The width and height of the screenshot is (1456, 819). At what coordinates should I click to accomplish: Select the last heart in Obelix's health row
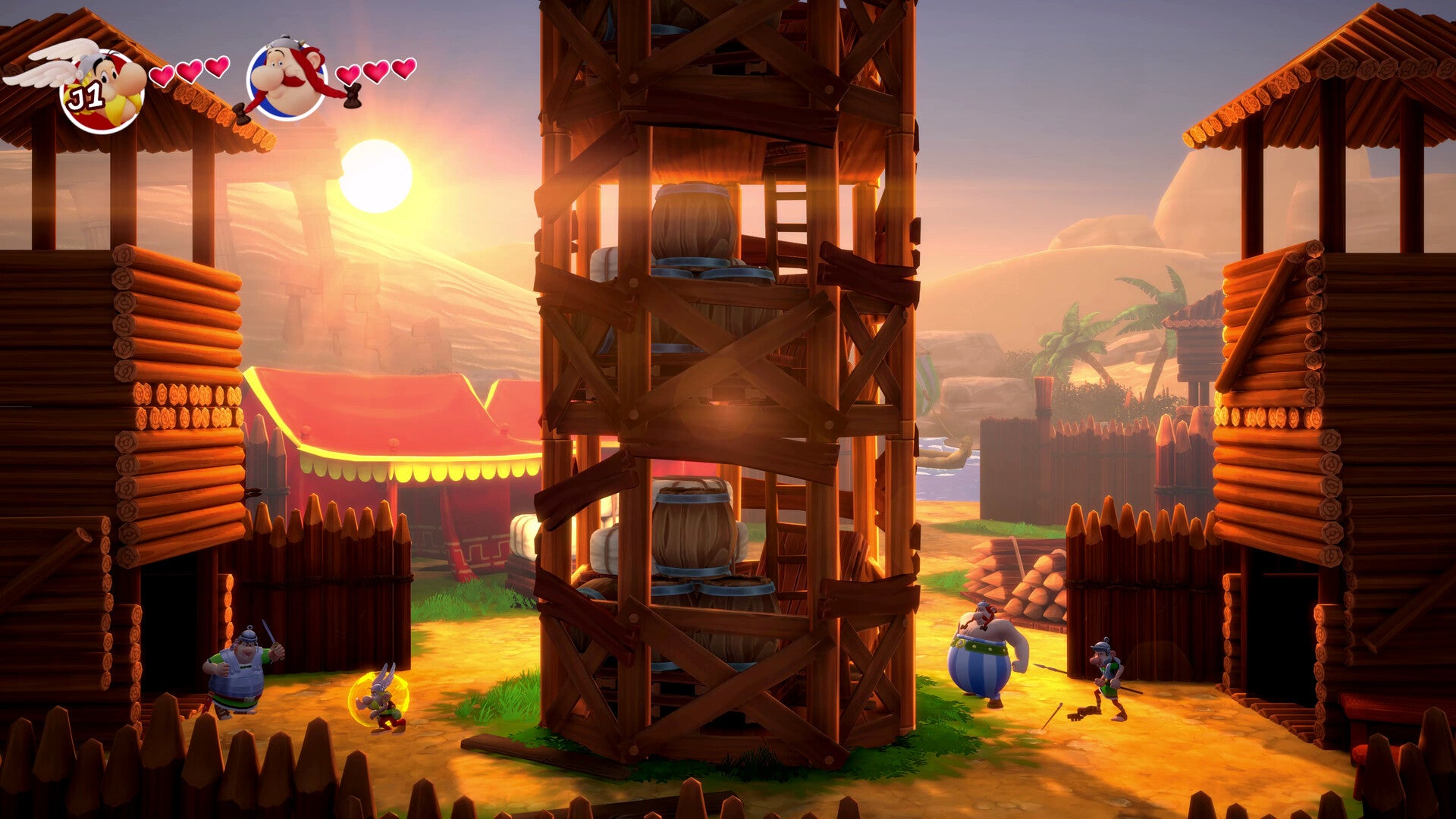(404, 69)
